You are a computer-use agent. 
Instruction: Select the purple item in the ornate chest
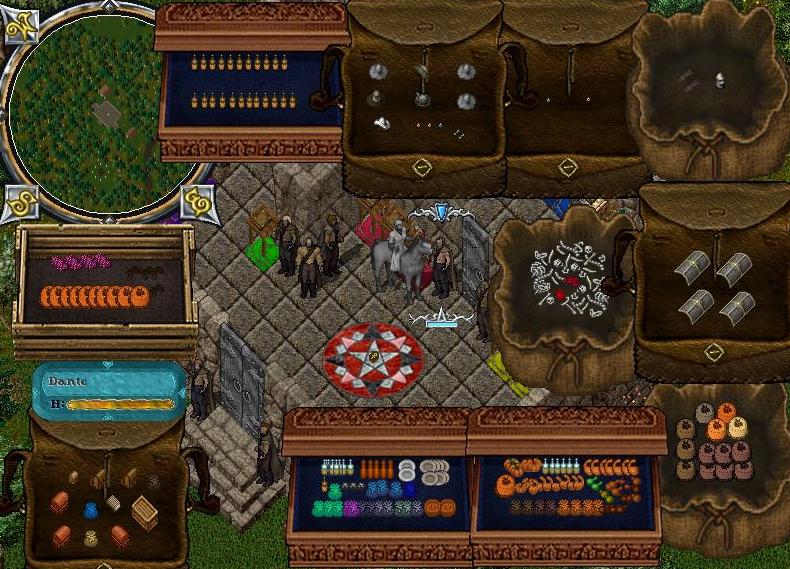tap(351, 509)
